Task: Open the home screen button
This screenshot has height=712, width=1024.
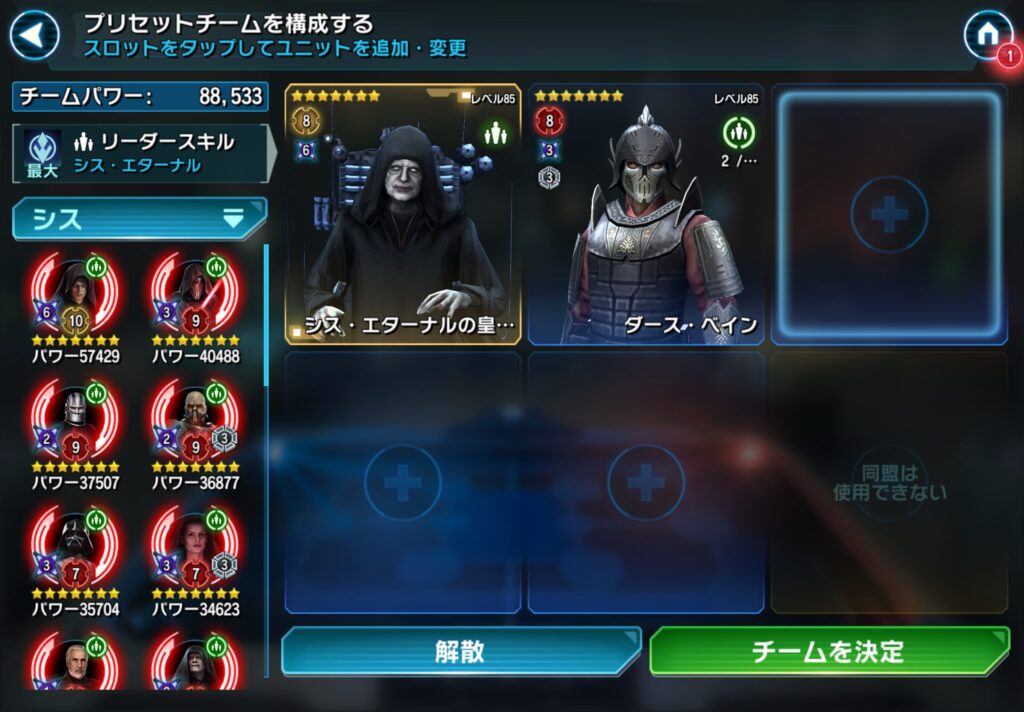Action: (x=986, y=35)
